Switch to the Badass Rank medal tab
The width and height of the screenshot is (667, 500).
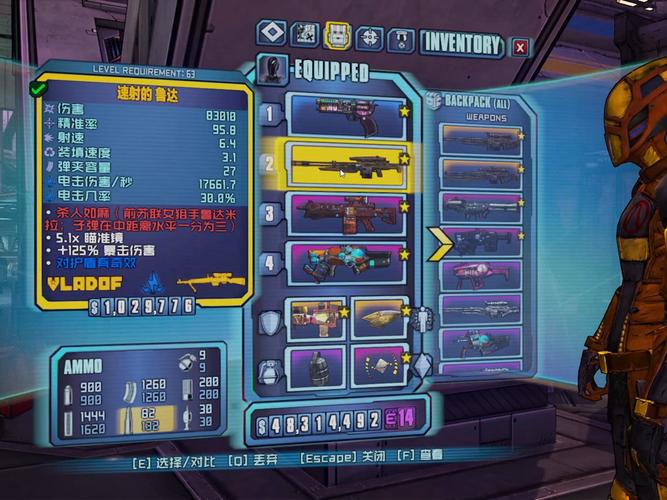click(x=401, y=39)
